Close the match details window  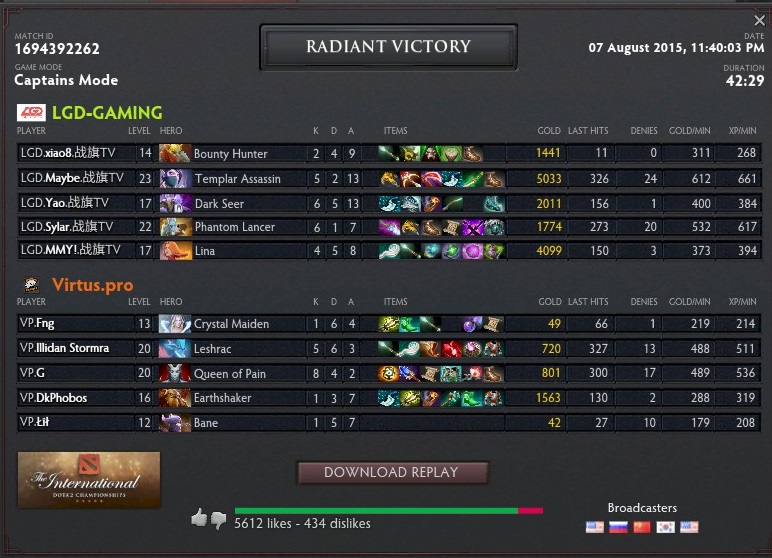(x=759, y=20)
